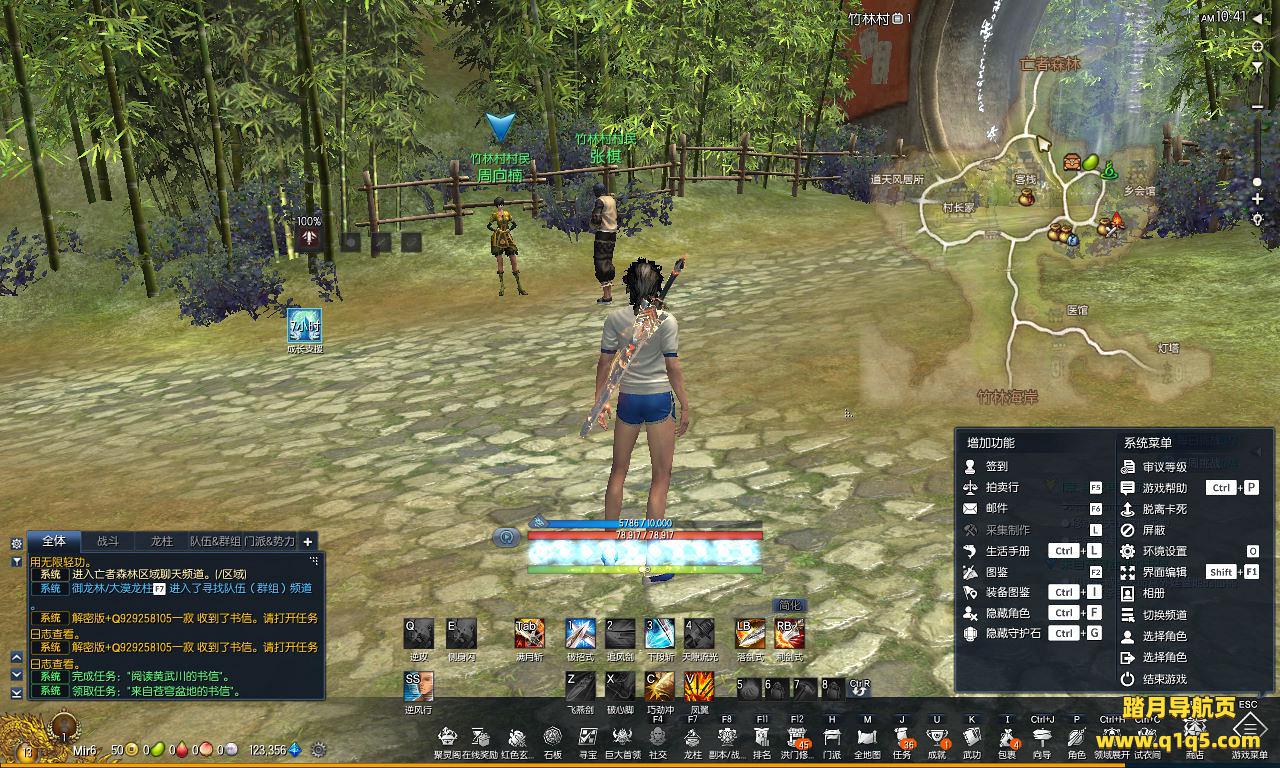This screenshot has width=1280, height=768.
Task: Open the 成就 achievements icon
Action: [937, 738]
